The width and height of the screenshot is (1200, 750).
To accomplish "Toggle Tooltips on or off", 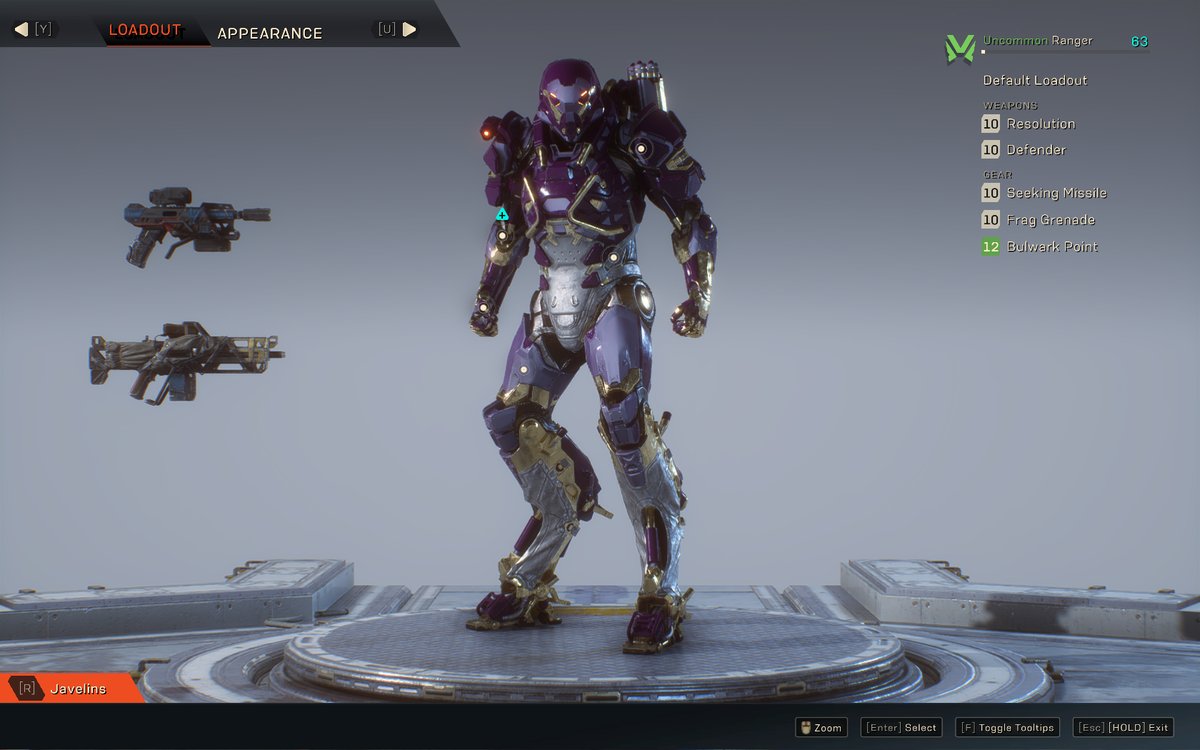I will (1005, 728).
